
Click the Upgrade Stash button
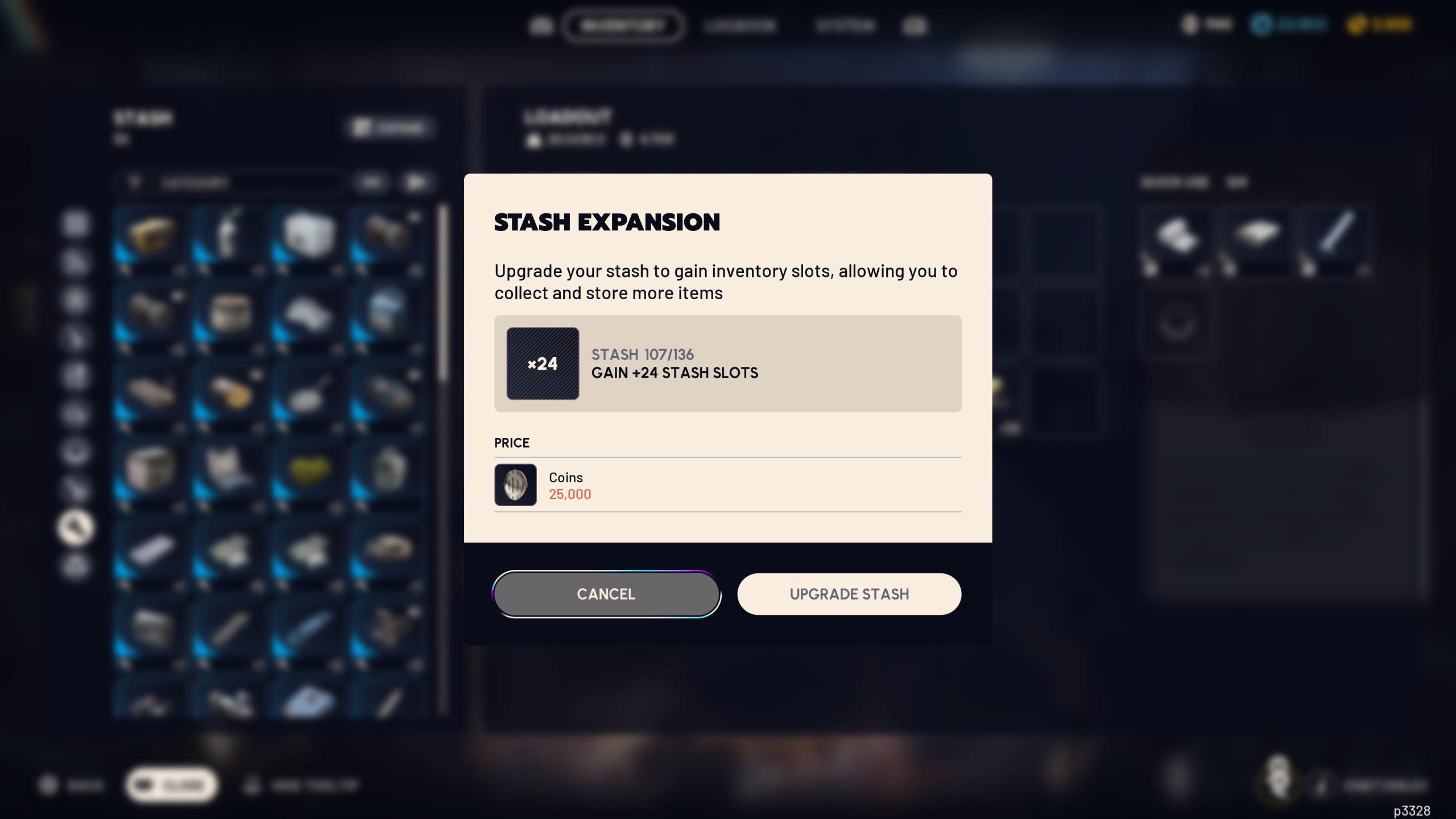pyautogui.click(x=849, y=594)
